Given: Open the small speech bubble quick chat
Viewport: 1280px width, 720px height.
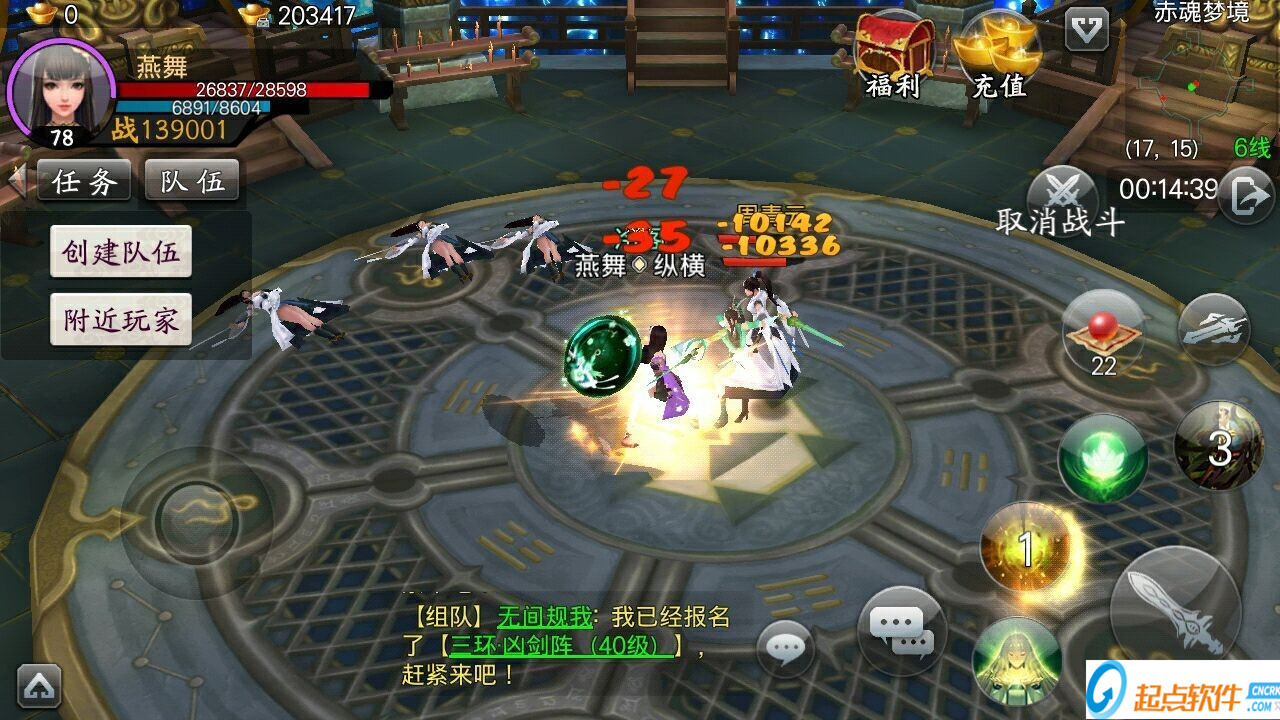Looking at the screenshot, I should [x=785, y=649].
